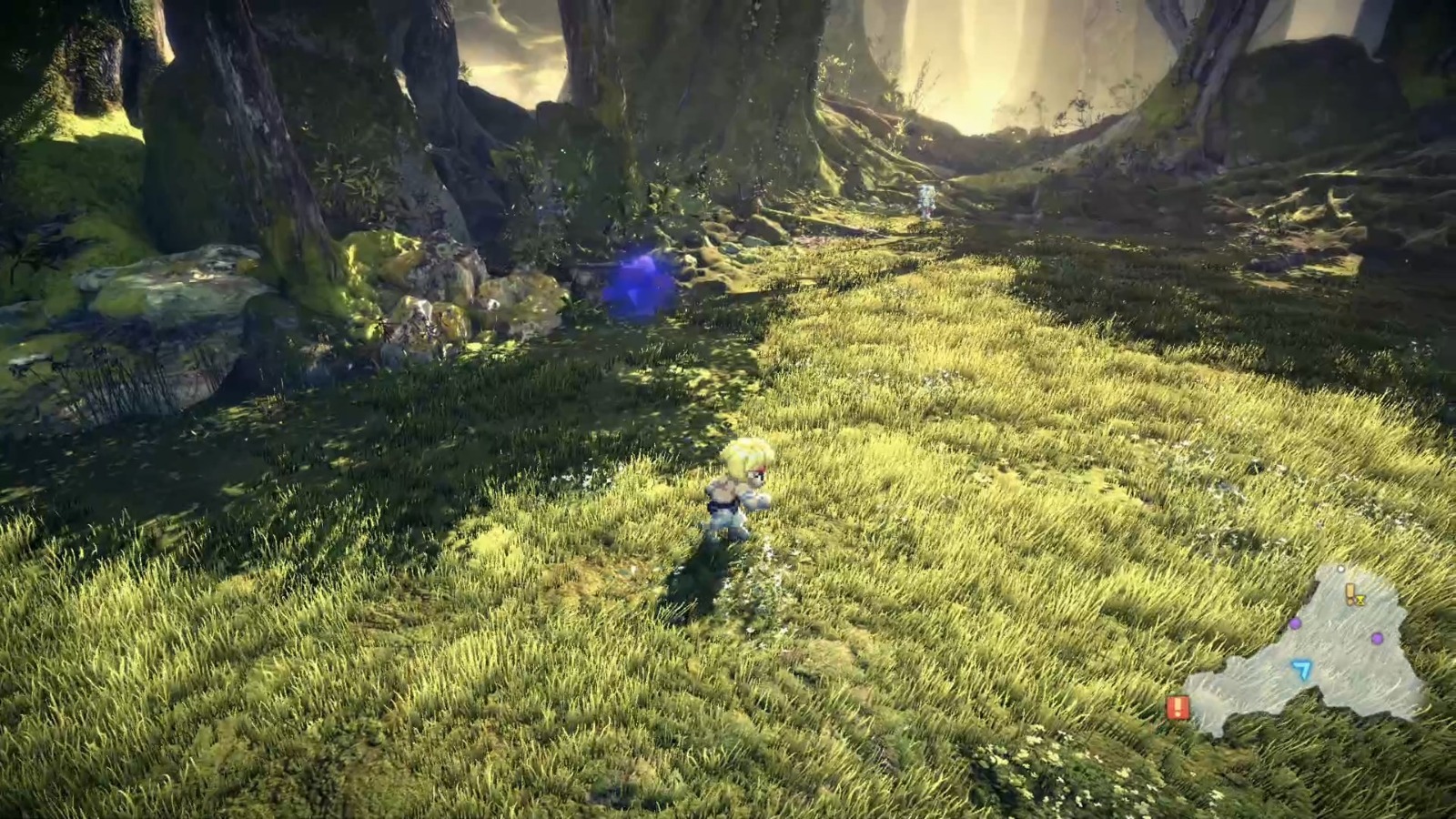
Task: Click the red exclamation marker on the minimap
Action: tap(1178, 706)
